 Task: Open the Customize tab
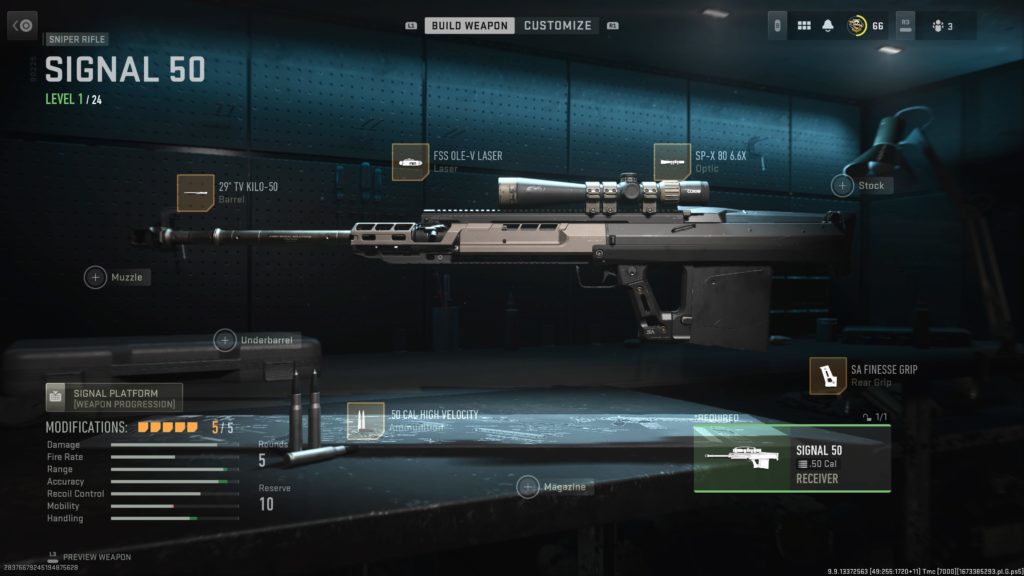[557, 26]
